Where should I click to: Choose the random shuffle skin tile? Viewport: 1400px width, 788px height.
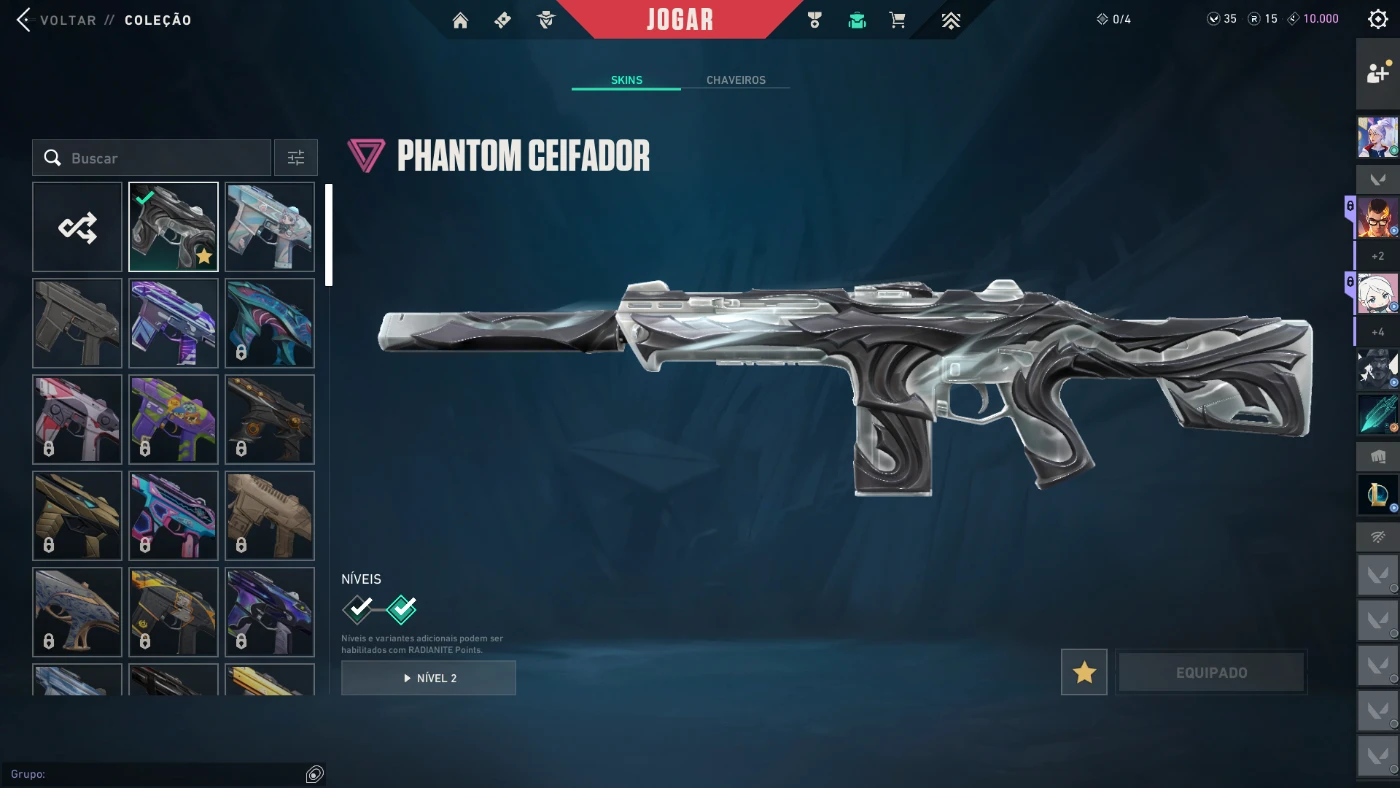click(x=77, y=227)
